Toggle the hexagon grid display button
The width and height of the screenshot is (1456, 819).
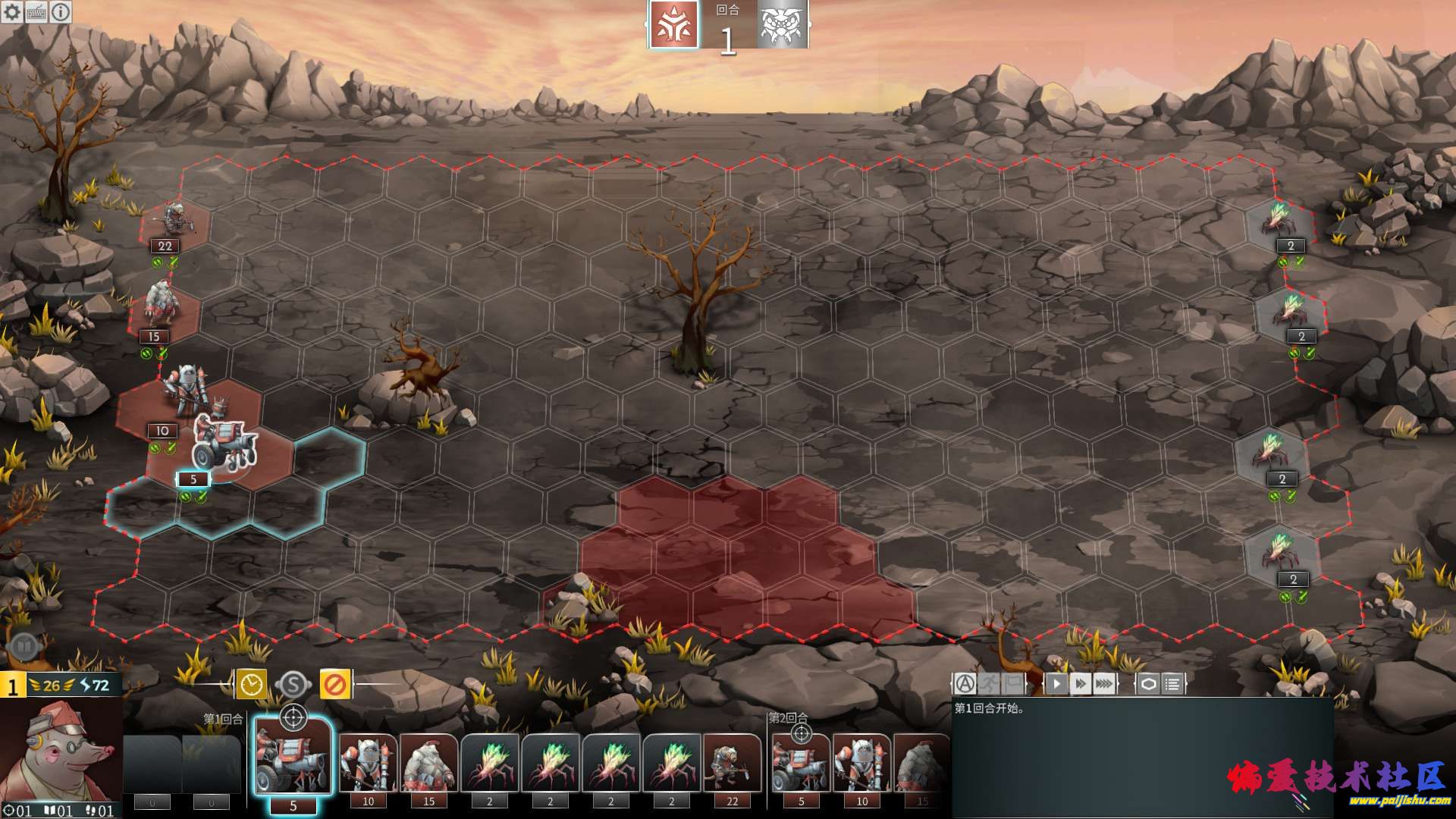coord(1148,684)
